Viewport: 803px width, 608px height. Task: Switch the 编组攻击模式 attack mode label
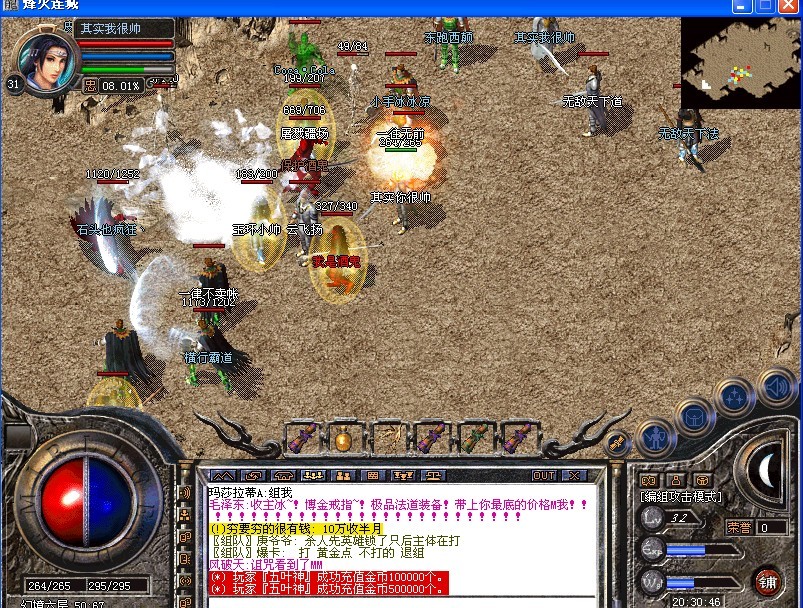tap(682, 496)
